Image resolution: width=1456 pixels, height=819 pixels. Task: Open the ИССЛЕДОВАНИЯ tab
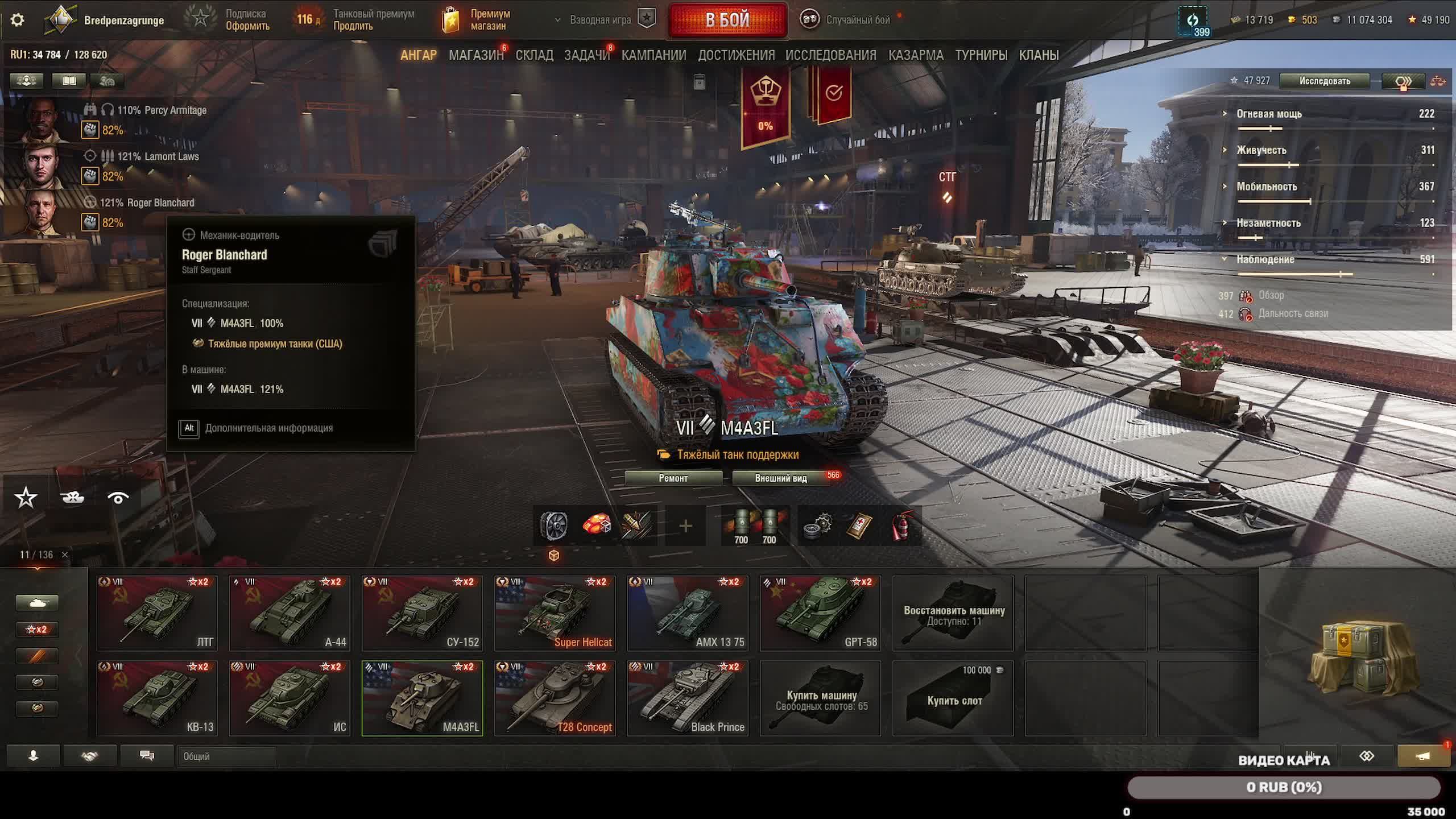click(830, 55)
